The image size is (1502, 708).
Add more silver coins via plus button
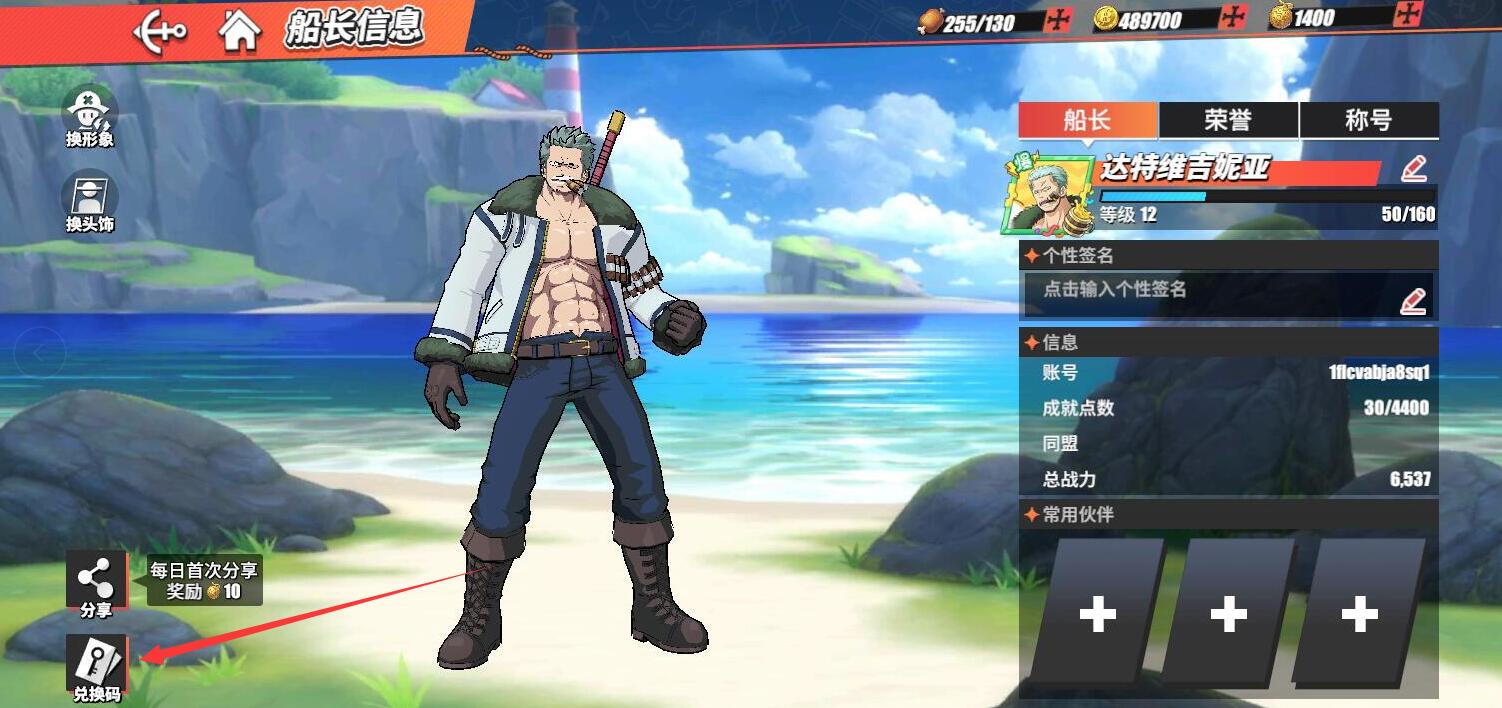[1234, 18]
